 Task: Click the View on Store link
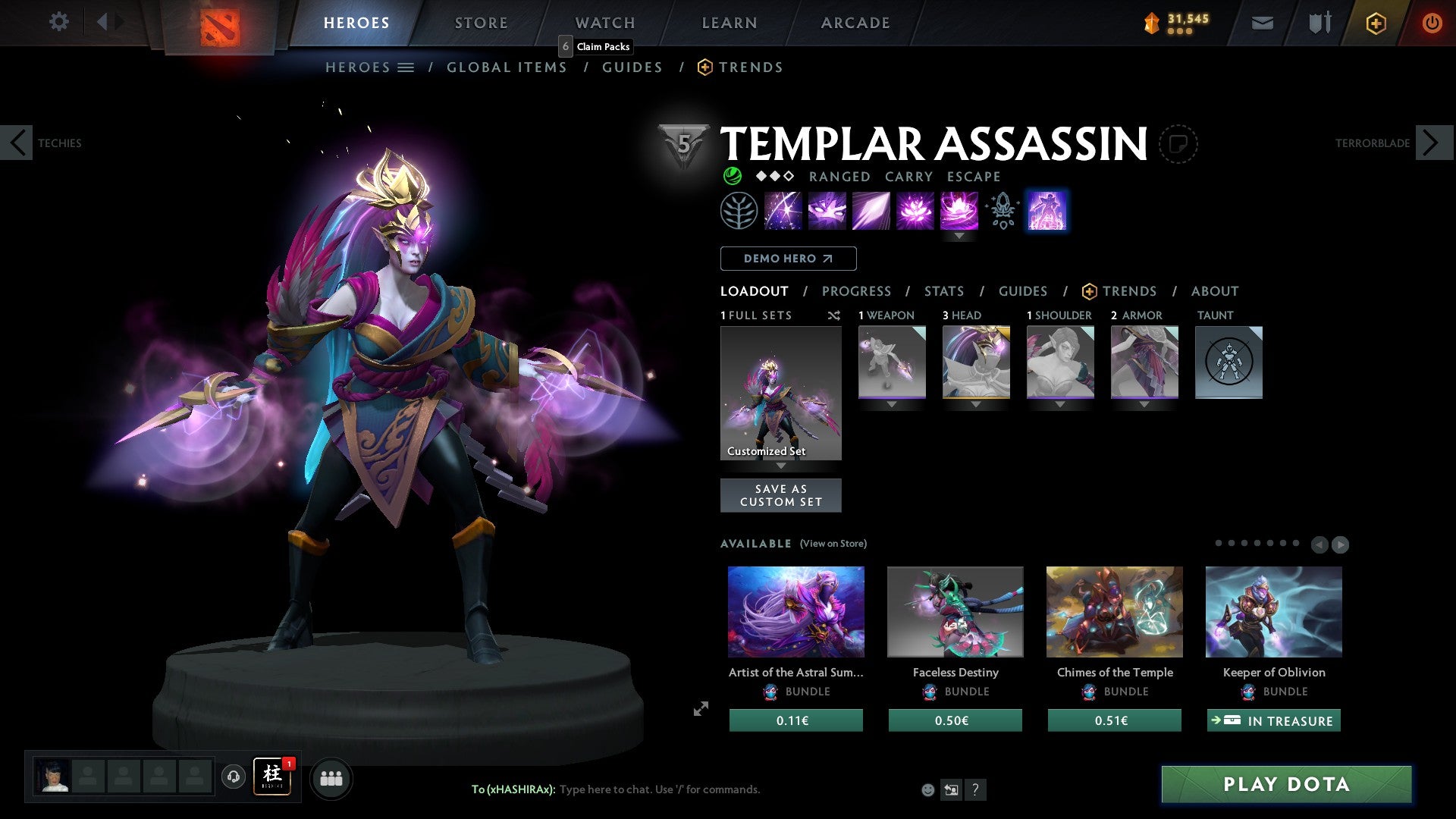[x=833, y=544]
